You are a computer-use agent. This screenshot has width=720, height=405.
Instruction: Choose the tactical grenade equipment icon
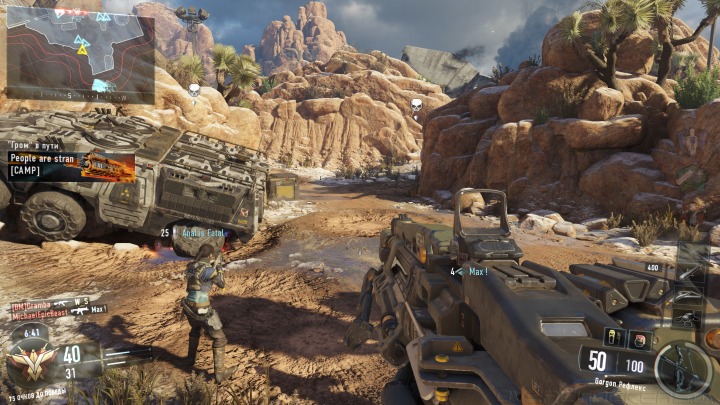616,337
